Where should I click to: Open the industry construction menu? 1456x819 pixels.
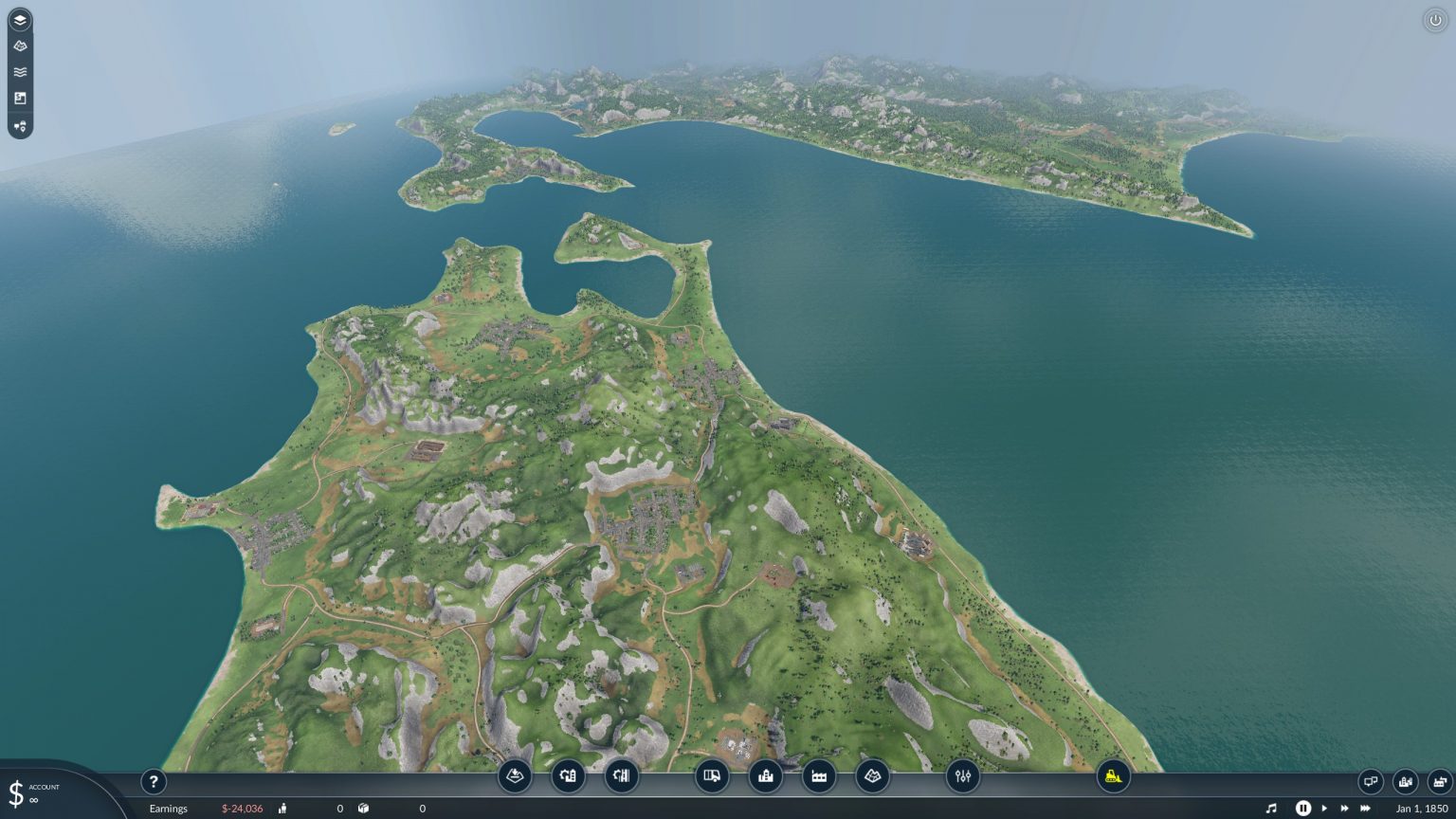point(819,776)
